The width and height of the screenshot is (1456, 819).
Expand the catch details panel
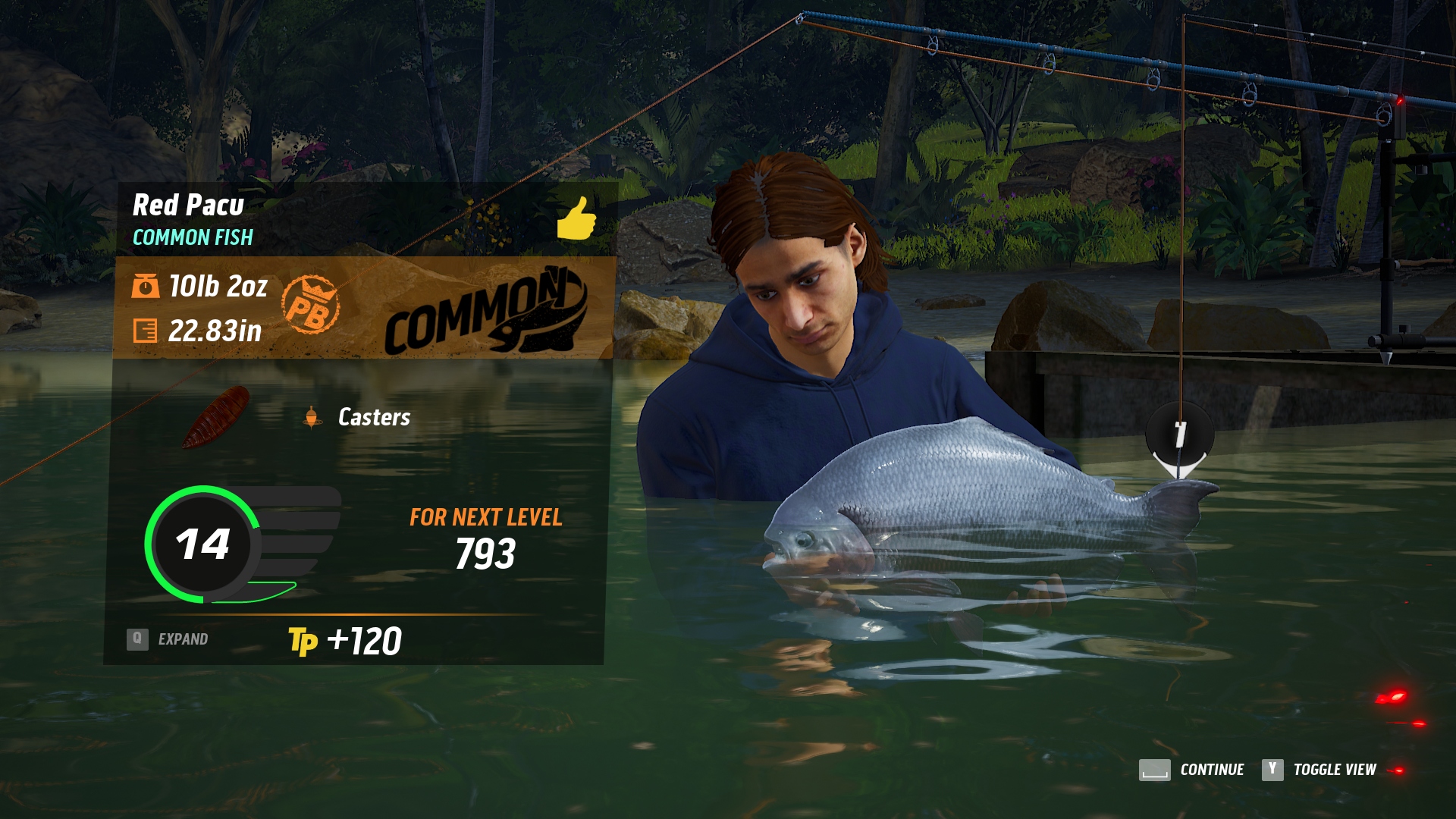point(168,639)
